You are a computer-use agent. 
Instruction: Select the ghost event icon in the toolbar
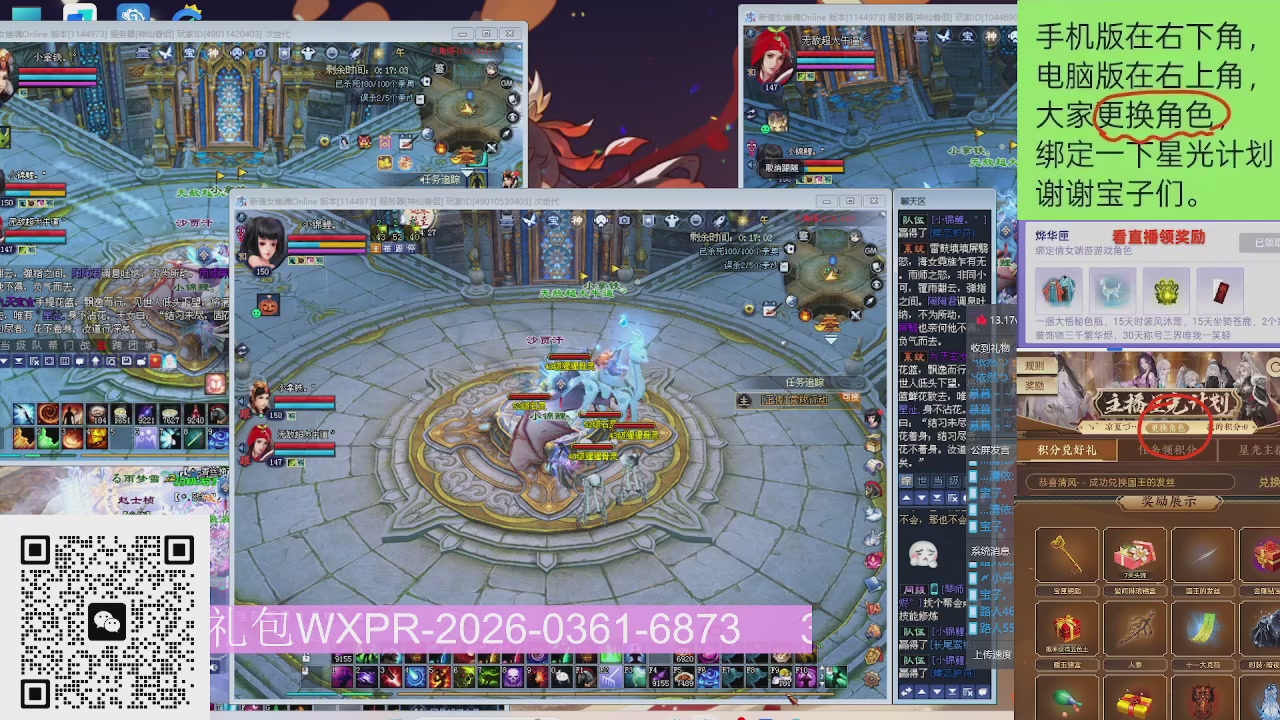(x=670, y=219)
